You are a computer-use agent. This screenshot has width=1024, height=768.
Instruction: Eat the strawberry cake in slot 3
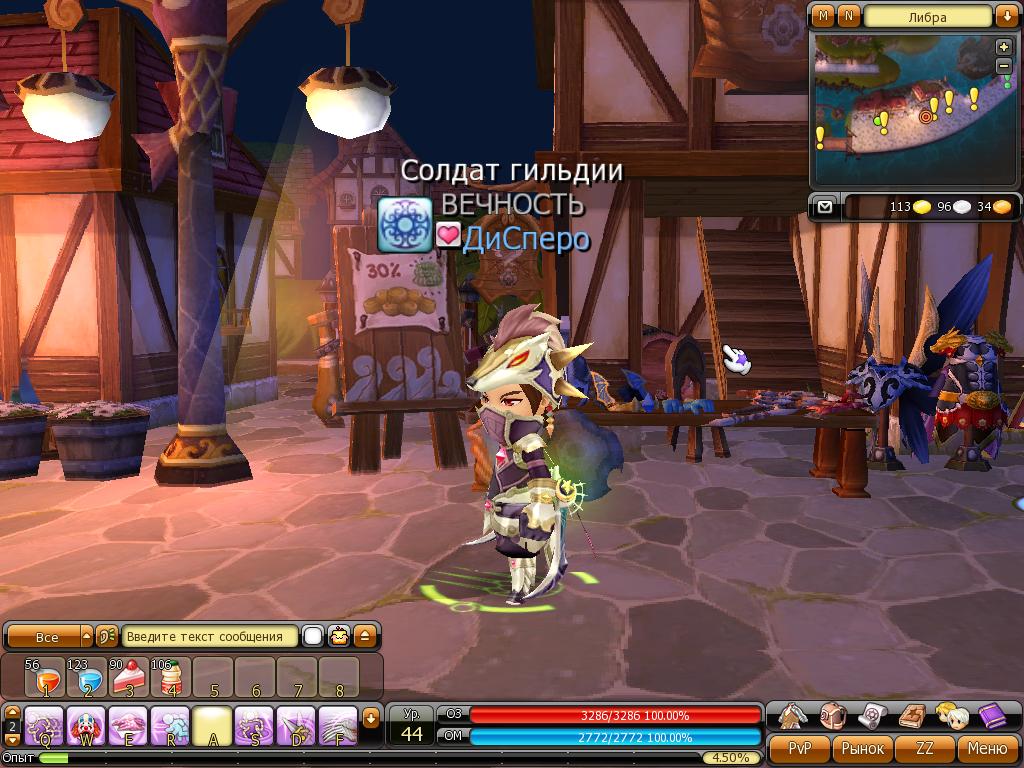point(129,678)
